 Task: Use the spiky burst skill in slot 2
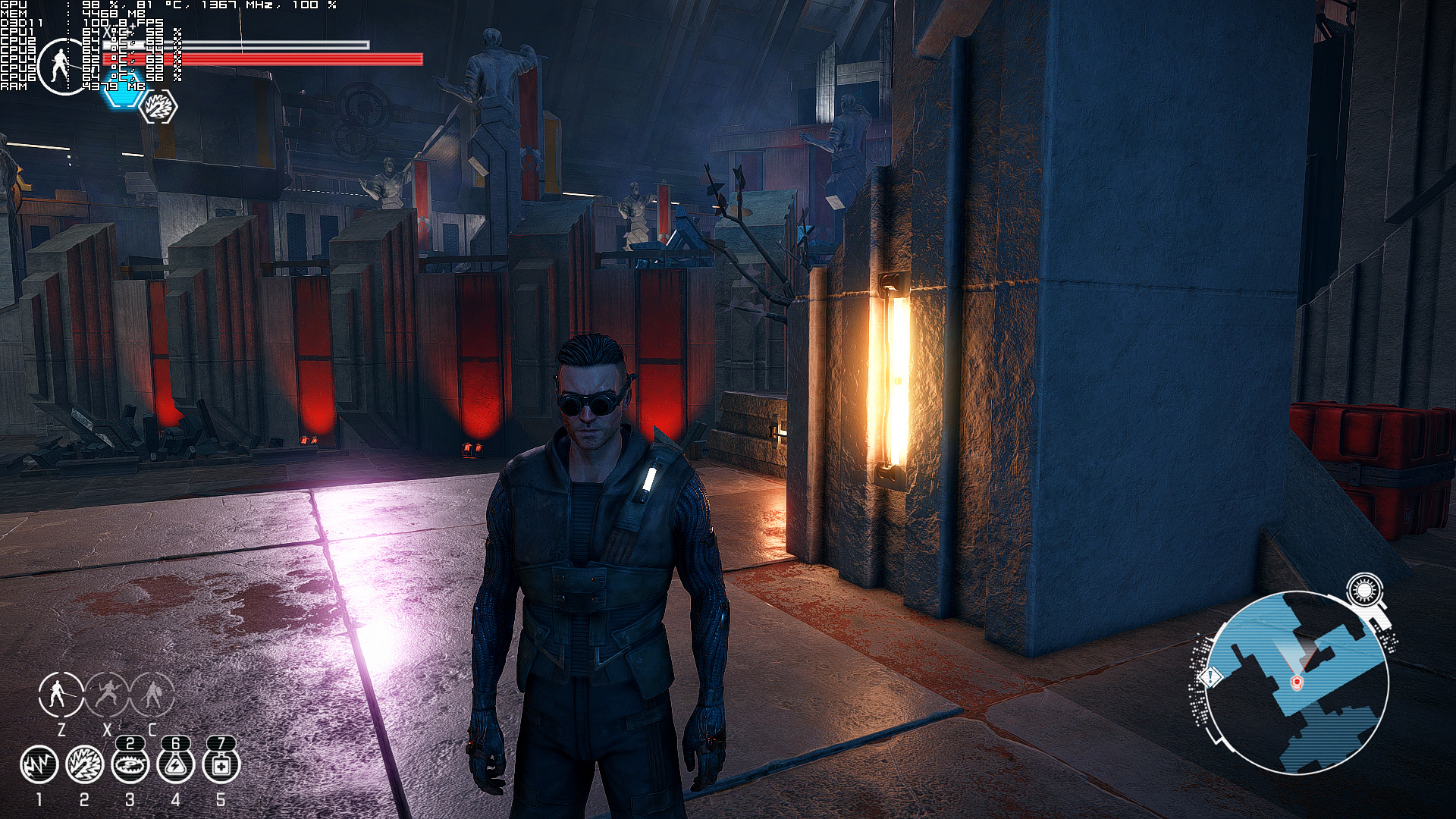(84, 765)
